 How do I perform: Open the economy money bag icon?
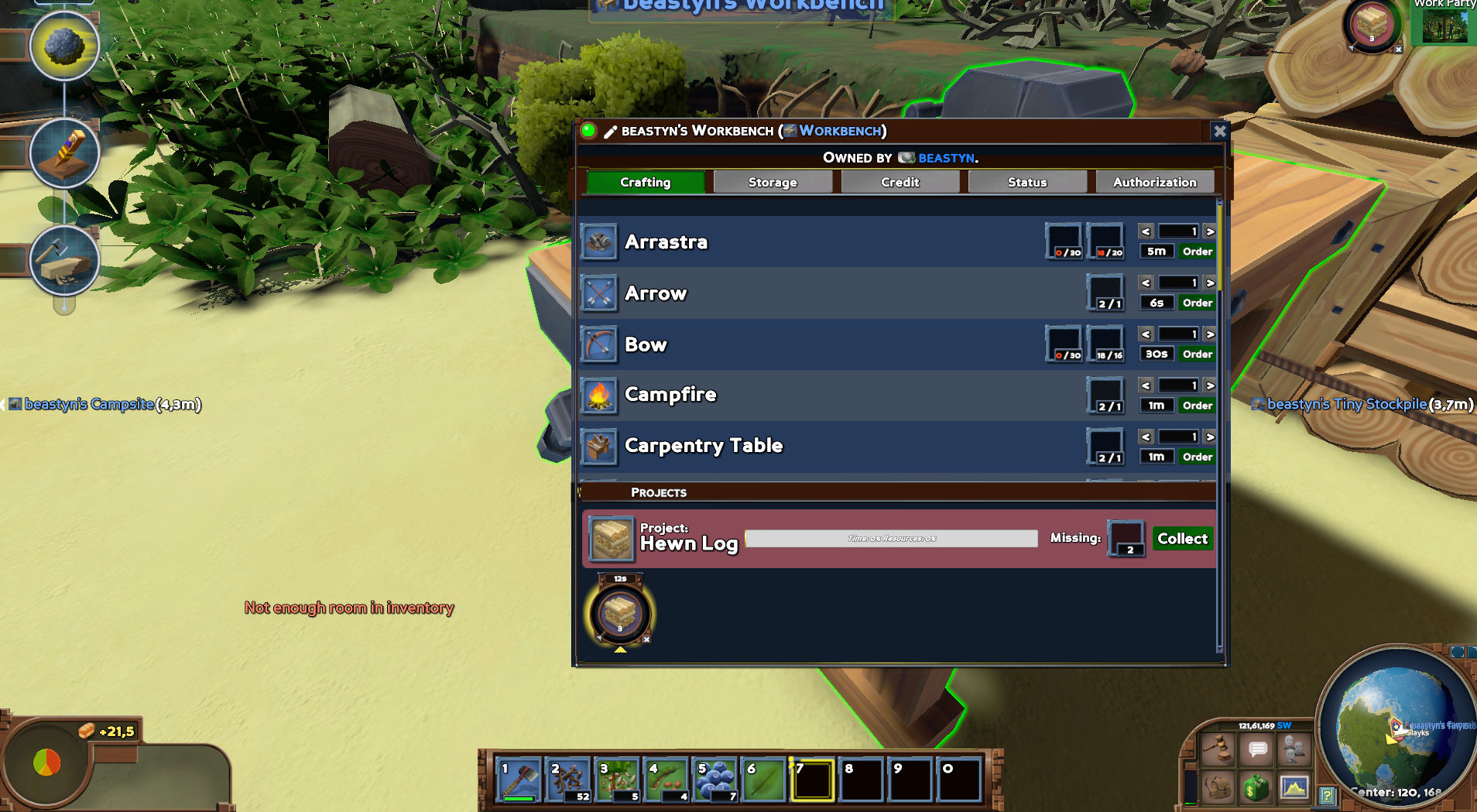point(1256,788)
